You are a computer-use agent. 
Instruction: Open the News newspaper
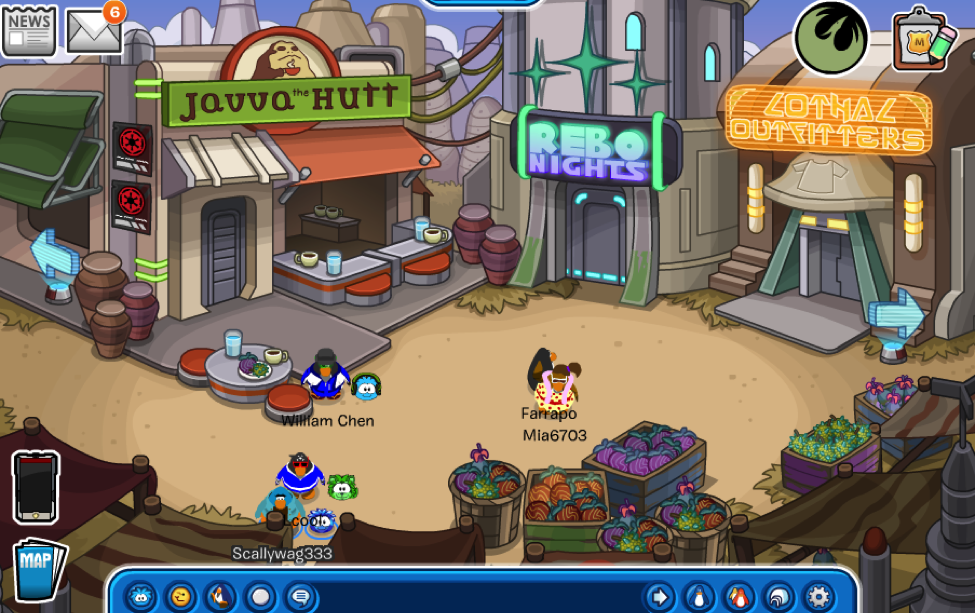point(29,29)
